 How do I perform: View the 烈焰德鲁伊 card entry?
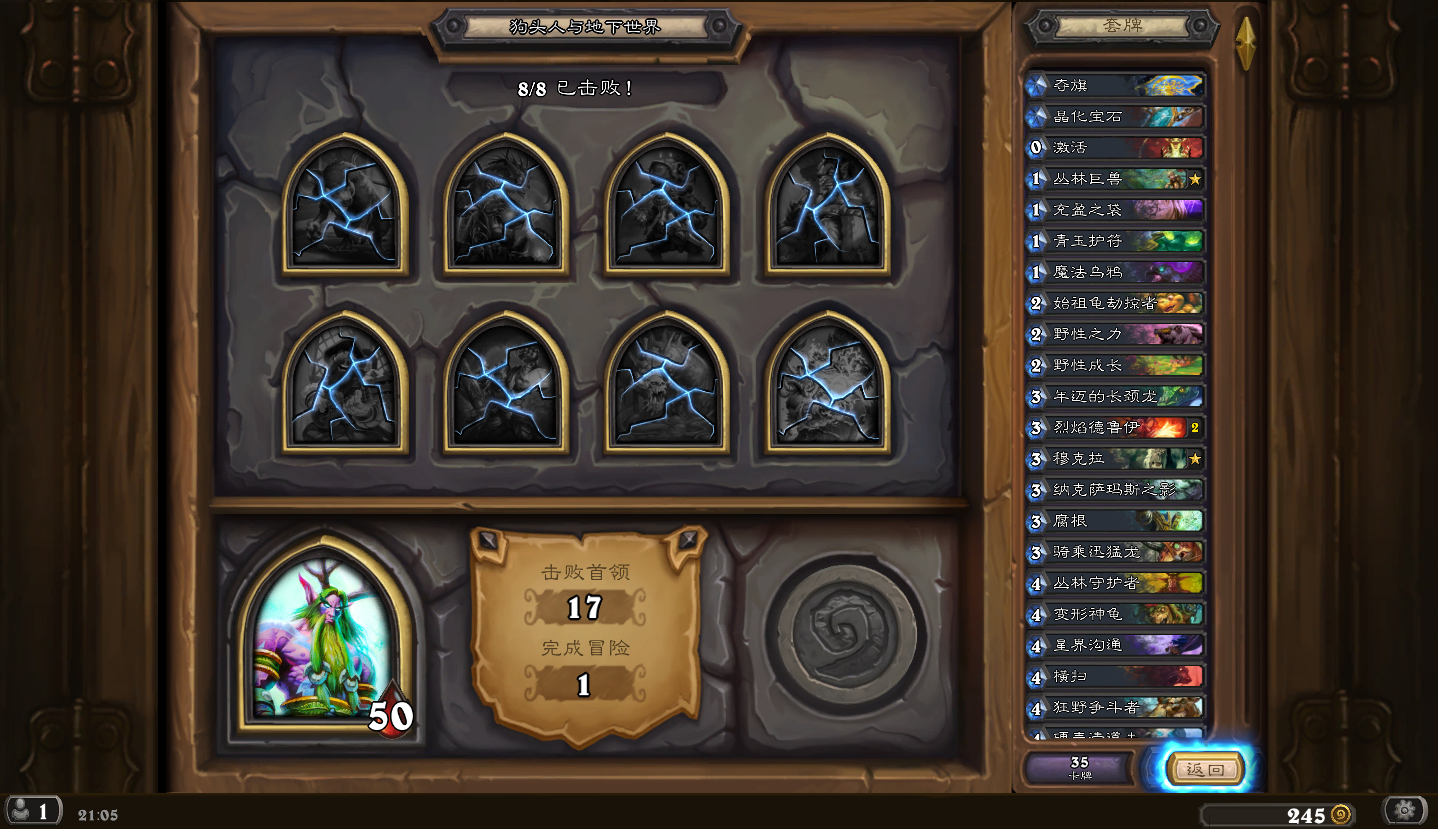coord(1115,427)
